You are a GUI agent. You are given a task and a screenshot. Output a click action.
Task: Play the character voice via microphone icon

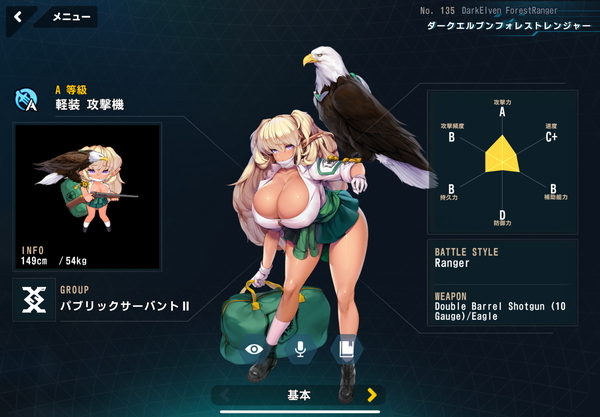[x=300, y=349]
